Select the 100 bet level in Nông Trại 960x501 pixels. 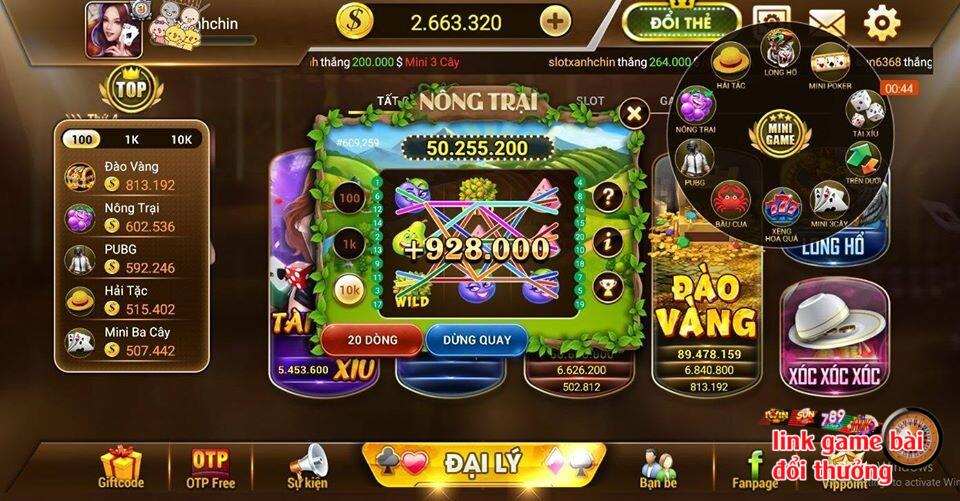tap(349, 198)
